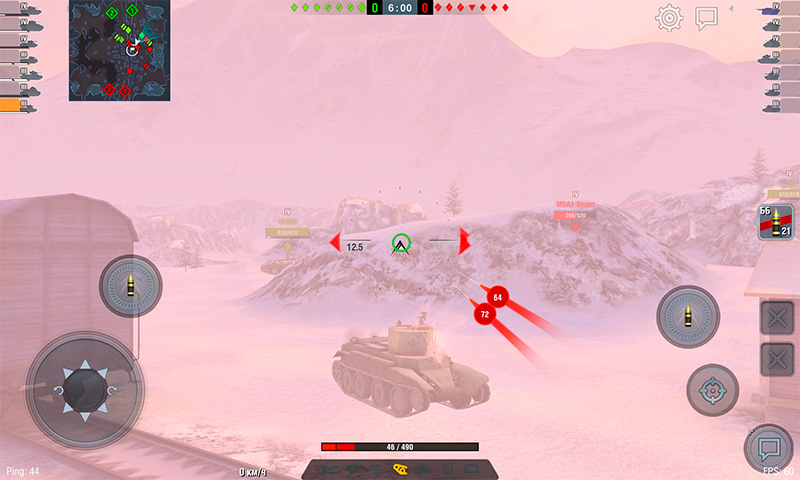Toggle sniper mode with the crosshair button
This screenshot has width=800, height=480.
(x=712, y=390)
